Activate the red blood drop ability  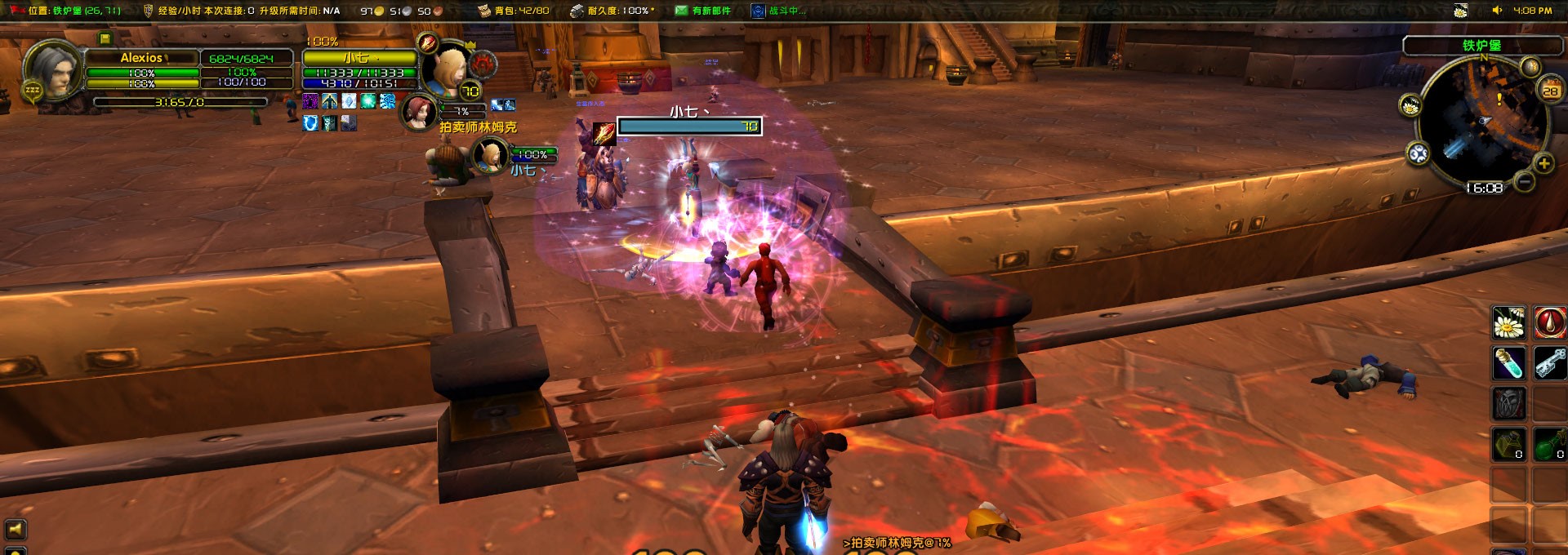click(x=1549, y=323)
